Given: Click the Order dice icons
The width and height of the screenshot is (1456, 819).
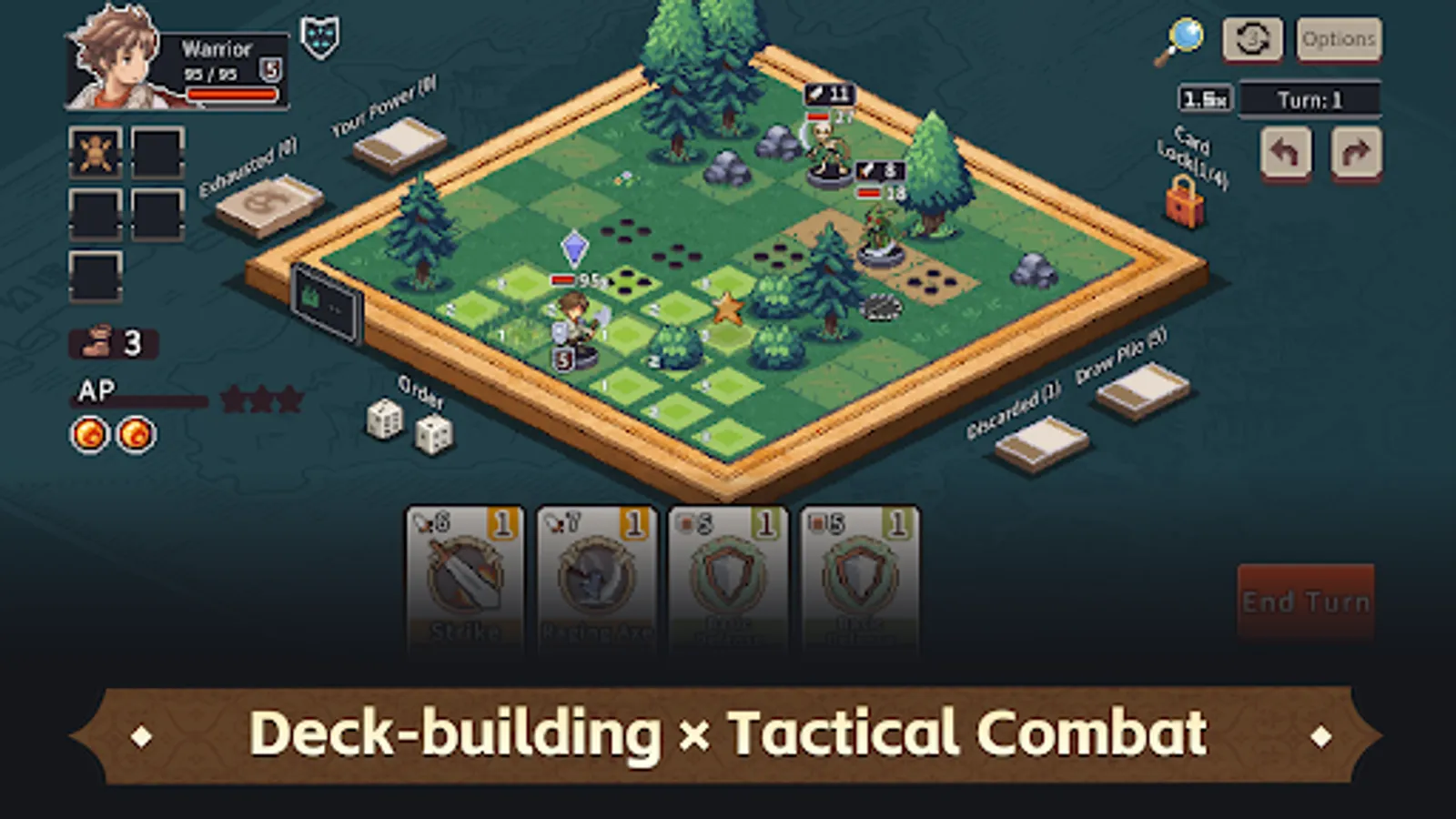Looking at the screenshot, I should (x=409, y=428).
